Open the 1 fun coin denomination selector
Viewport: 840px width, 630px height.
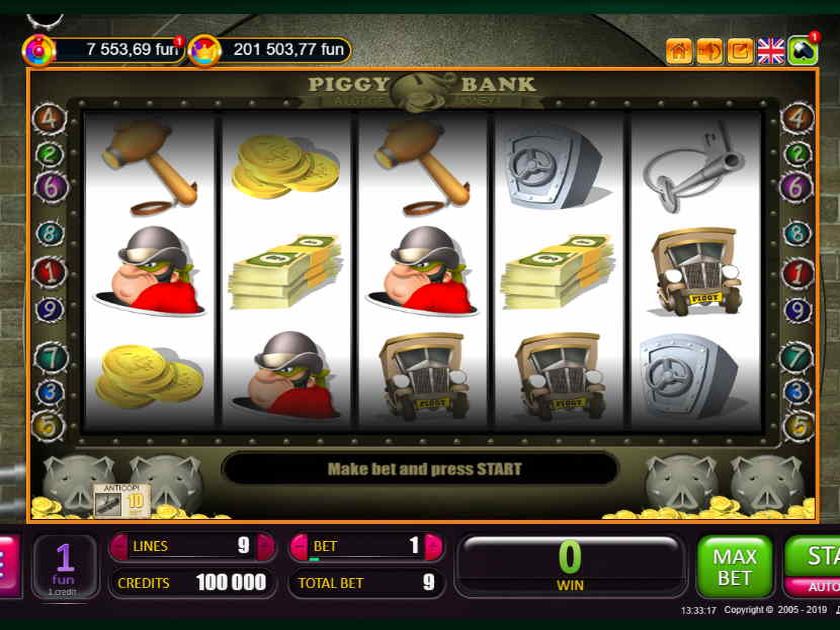[65, 566]
